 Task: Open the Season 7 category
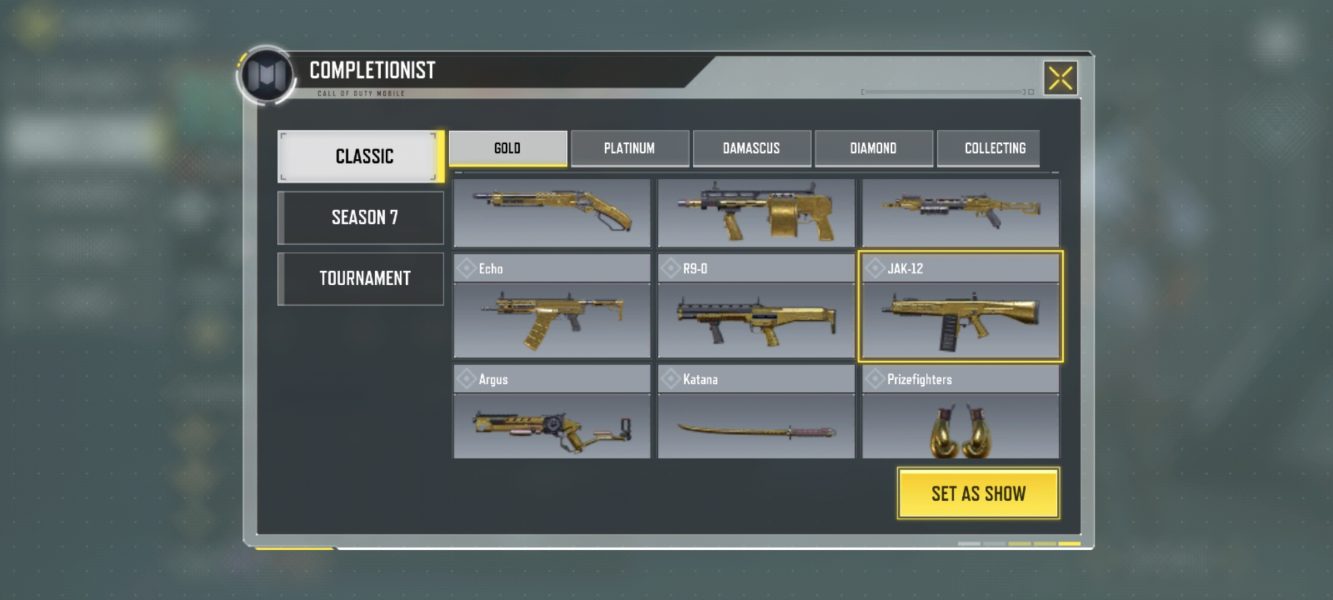(361, 217)
